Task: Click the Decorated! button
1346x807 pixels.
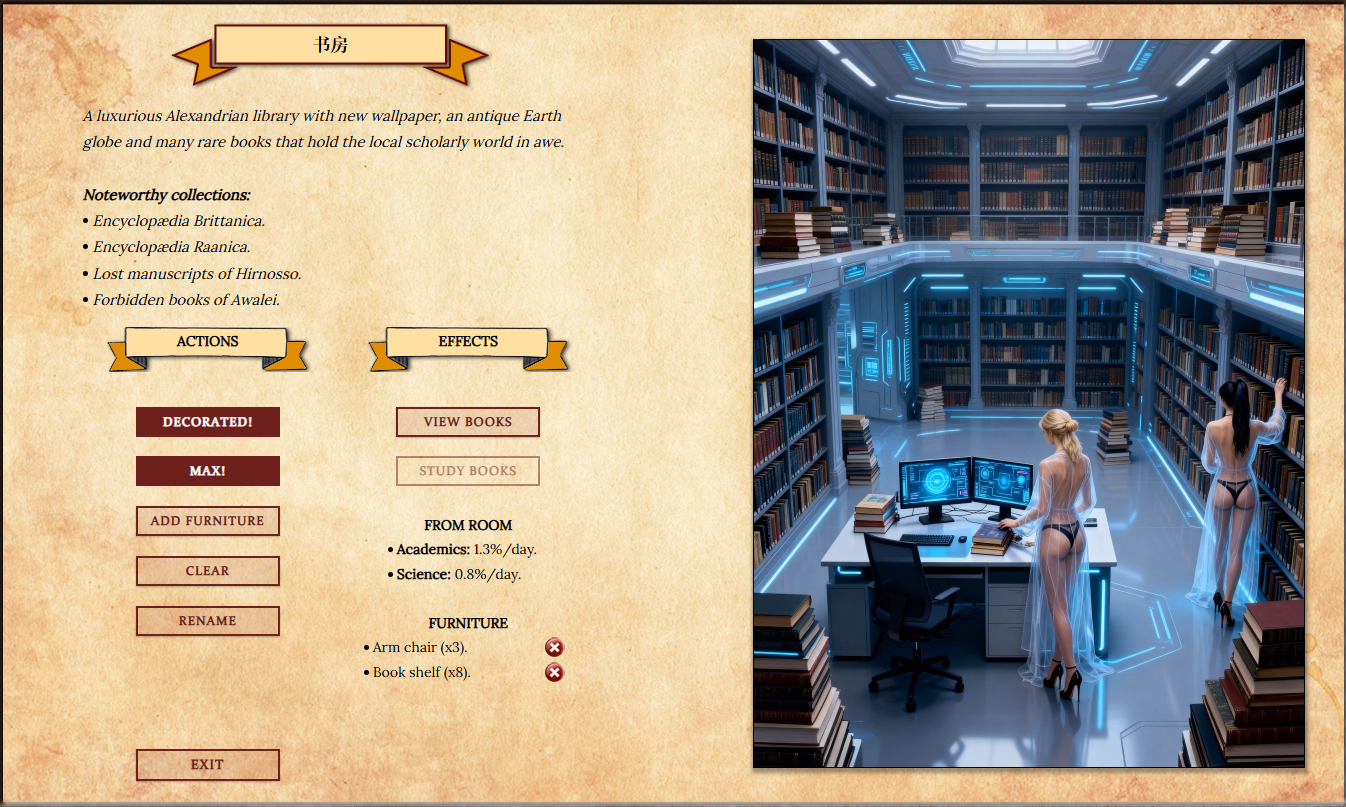Action: pyautogui.click(x=208, y=422)
